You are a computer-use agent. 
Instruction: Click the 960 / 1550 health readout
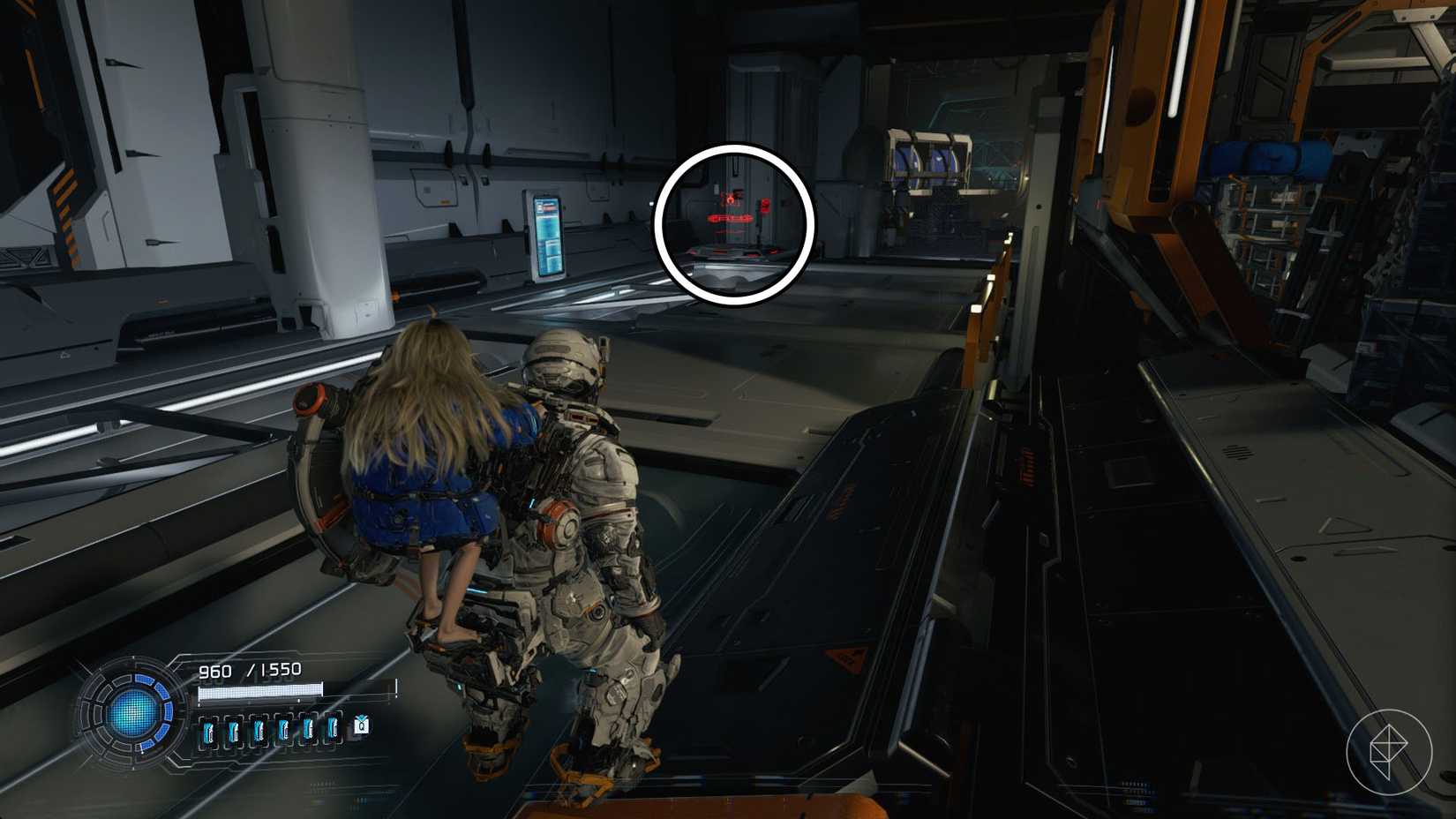252,669
